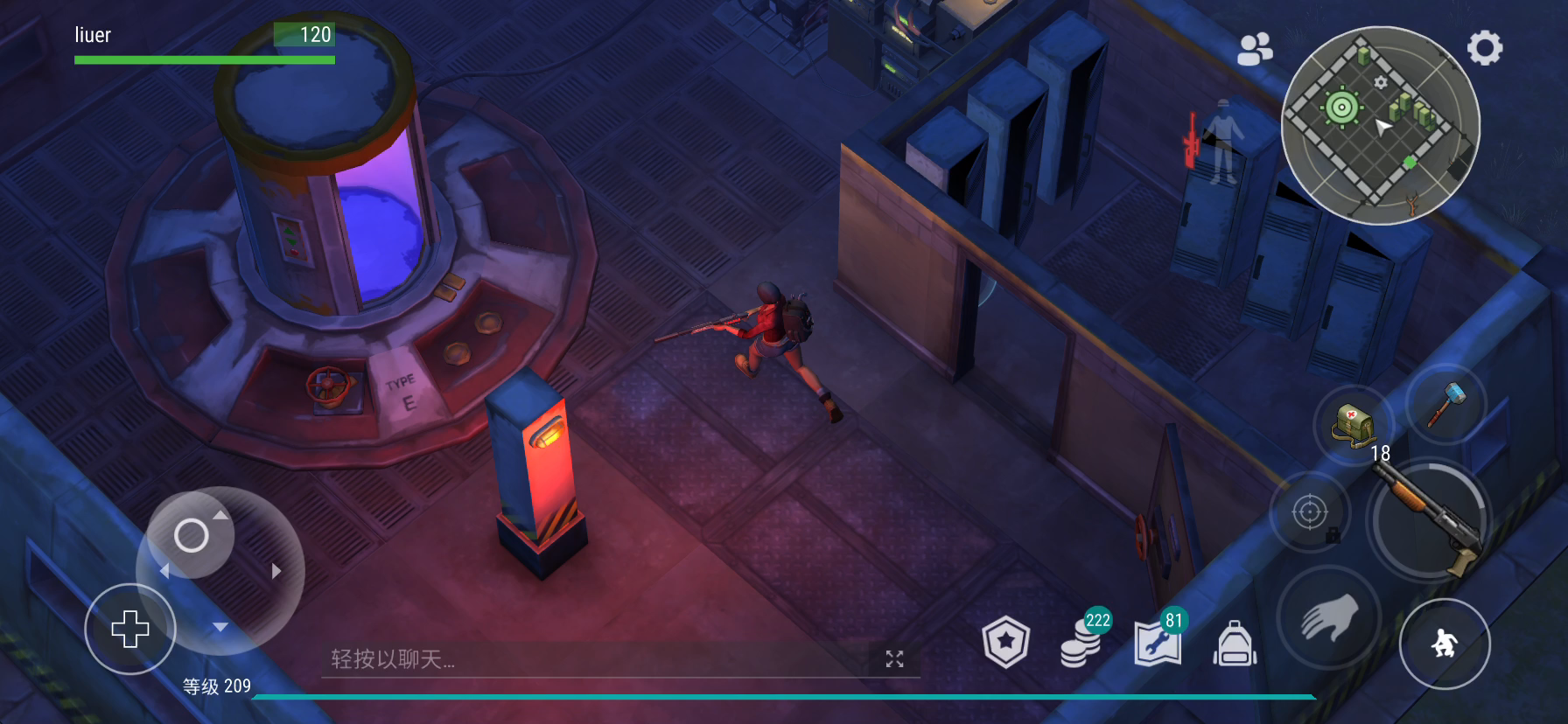Expand the chat window
Viewport: 1568px width, 724px height.
pyautogui.click(x=894, y=659)
